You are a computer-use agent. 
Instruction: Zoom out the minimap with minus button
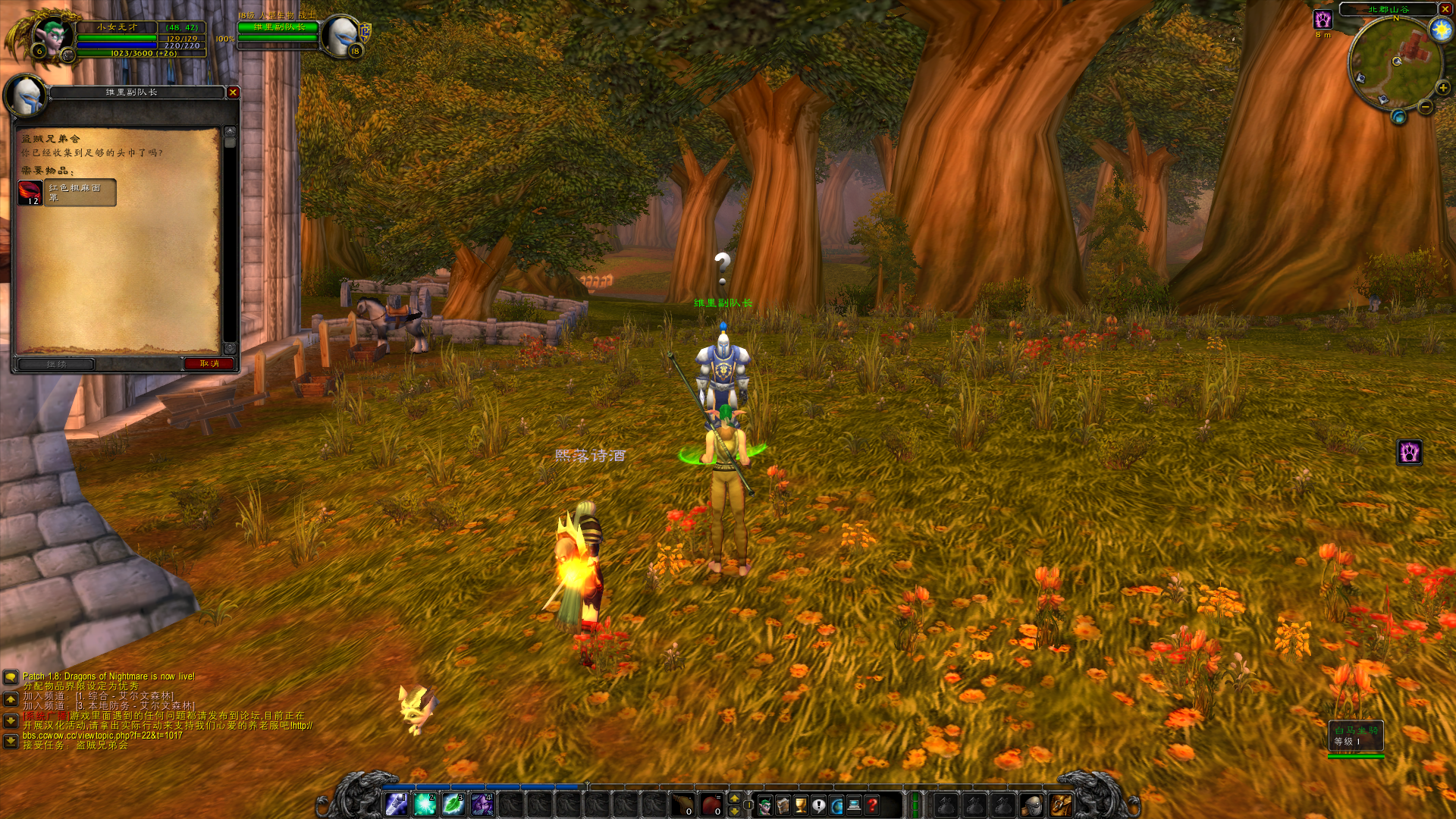1426,107
